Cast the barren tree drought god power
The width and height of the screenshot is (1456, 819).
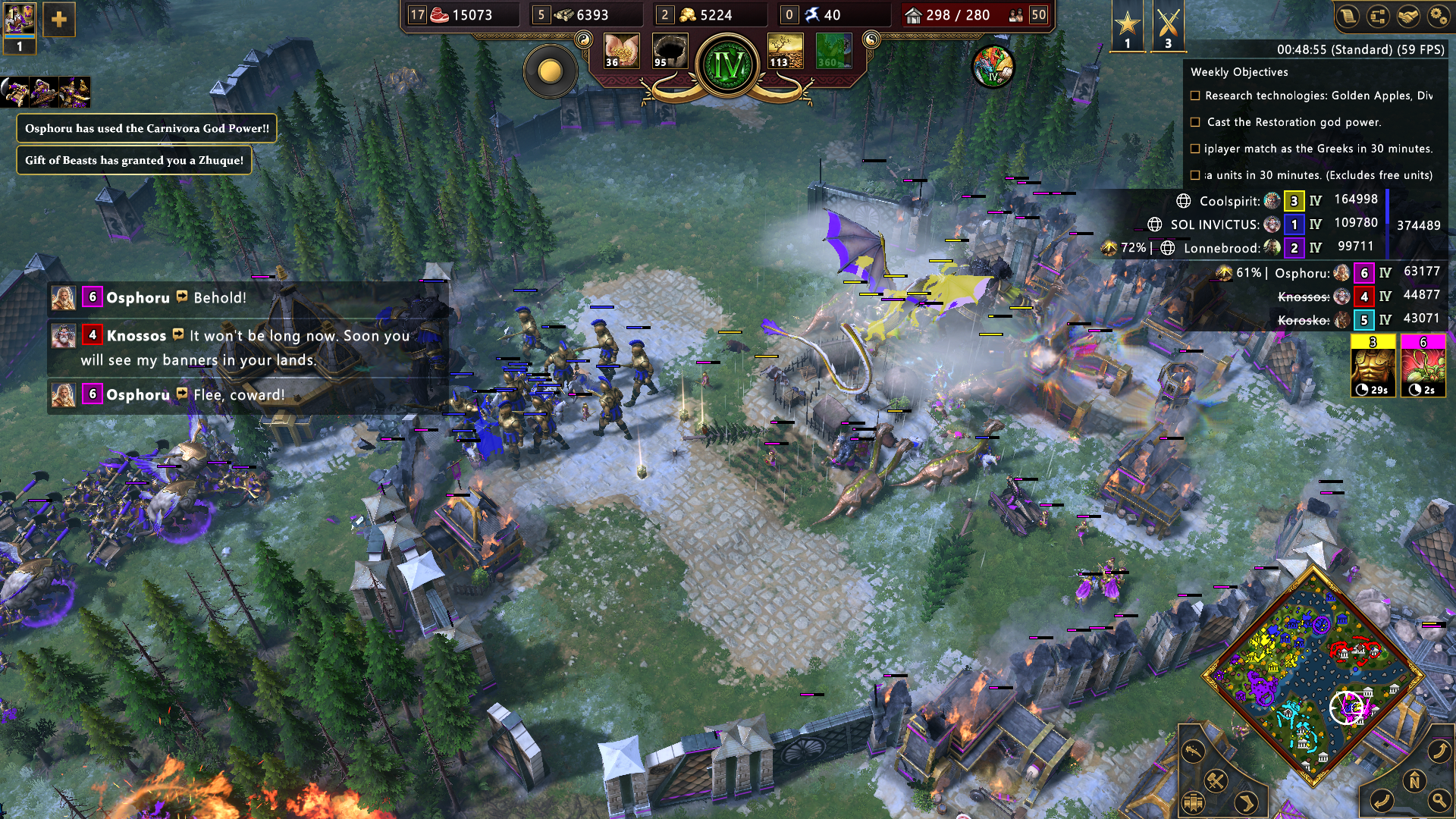click(785, 52)
